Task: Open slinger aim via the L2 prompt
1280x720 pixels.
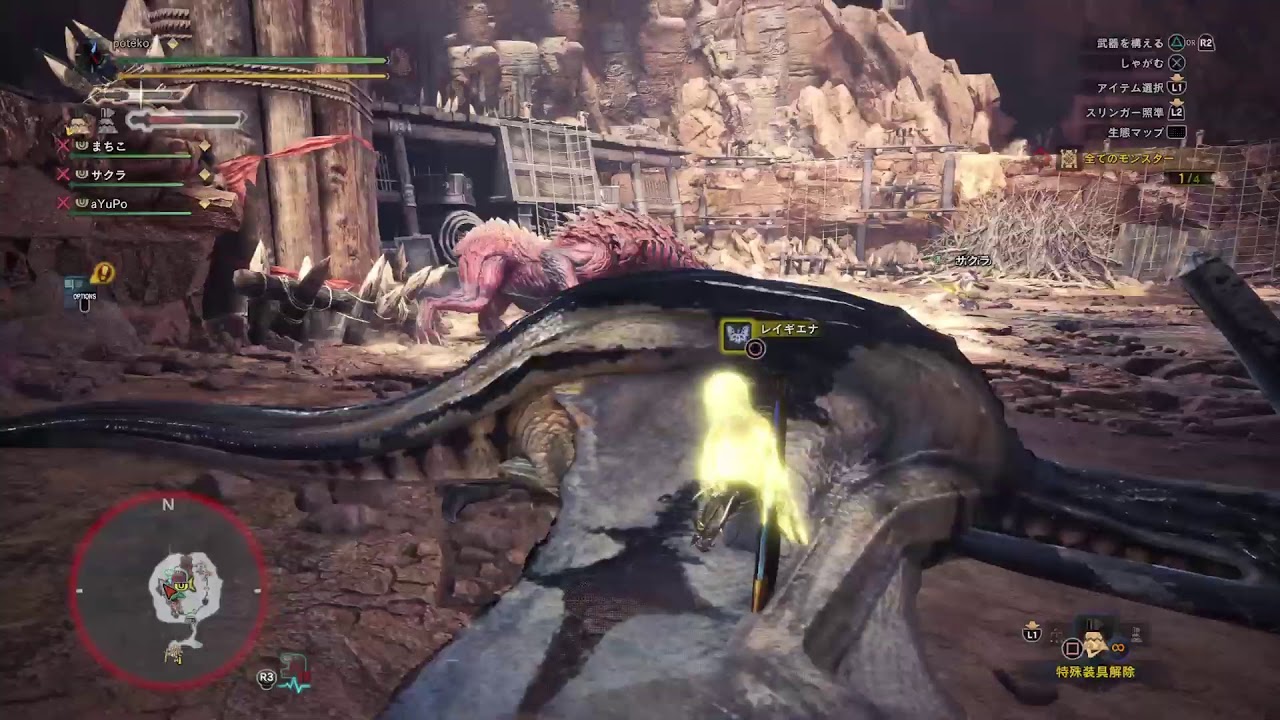Action: click(1177, 112)
